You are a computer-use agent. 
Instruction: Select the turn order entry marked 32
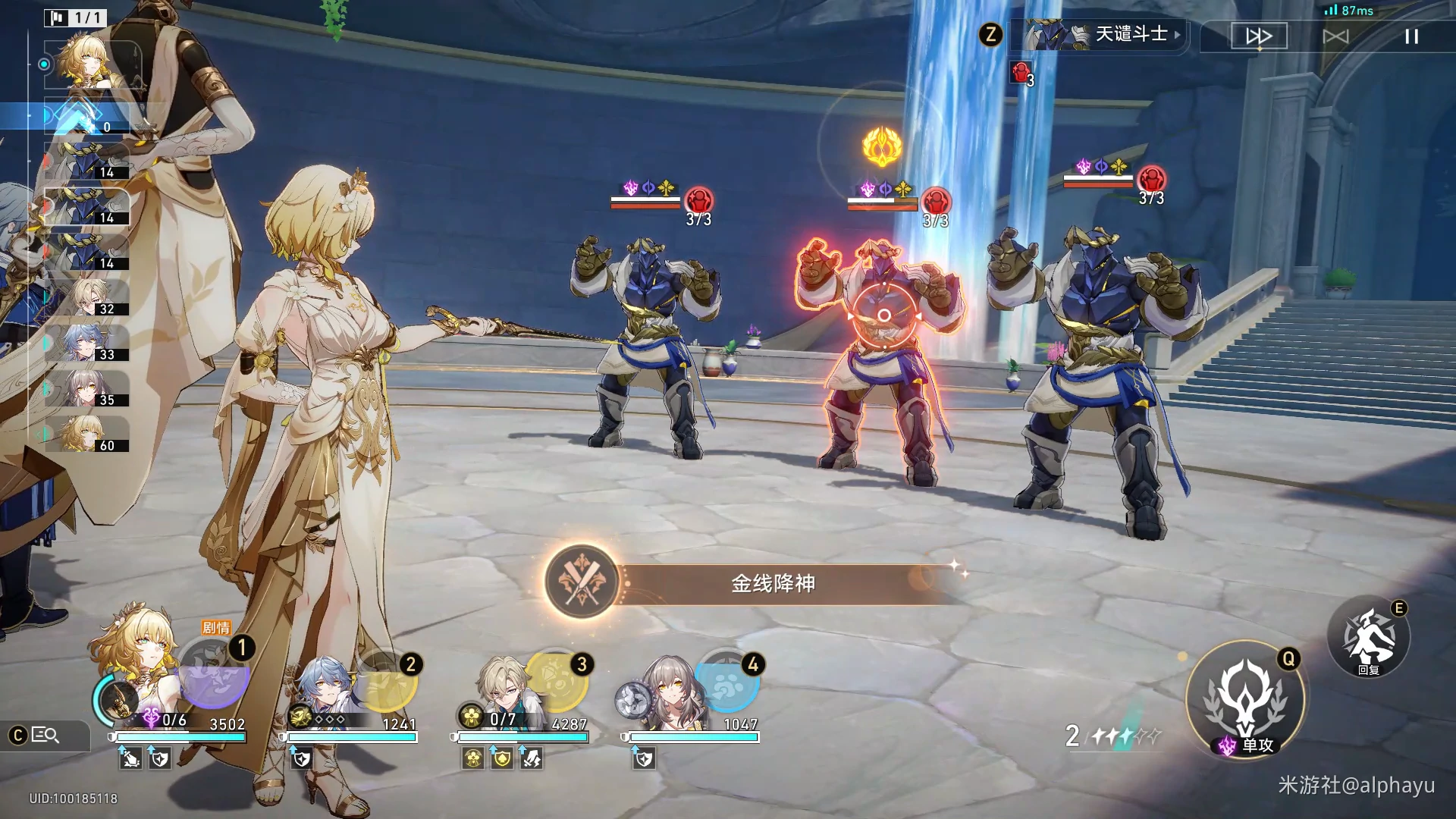click(x=86, y=297)
